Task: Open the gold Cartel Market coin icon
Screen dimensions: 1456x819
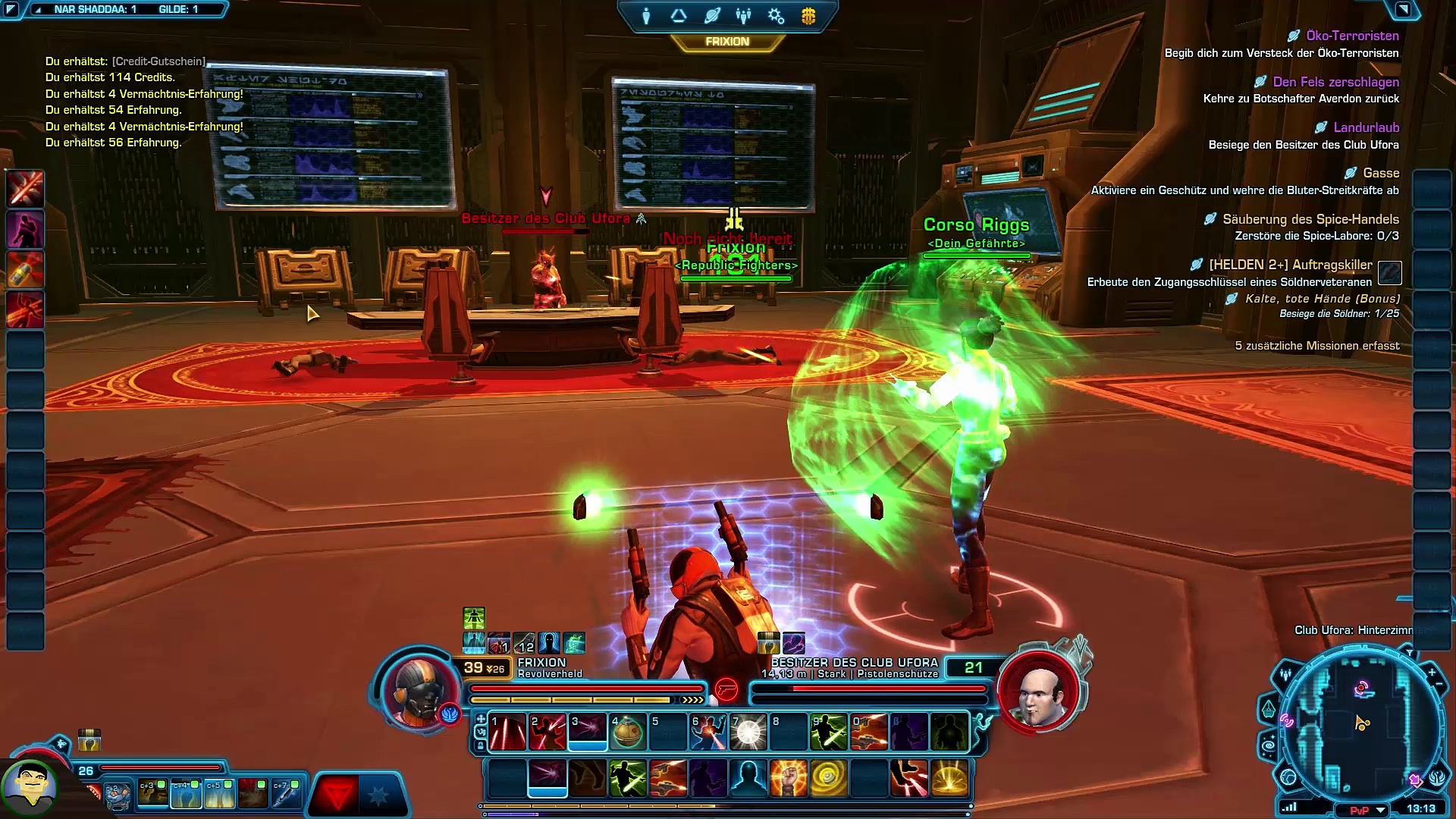Action: pyautogui.click(x=808, y=16)
